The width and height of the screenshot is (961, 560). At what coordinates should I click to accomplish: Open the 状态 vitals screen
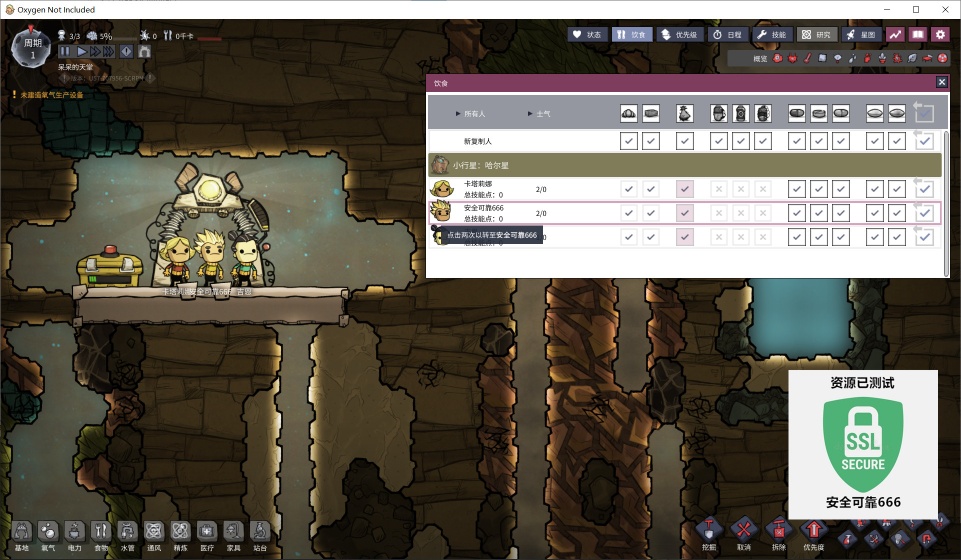[588, 34]
